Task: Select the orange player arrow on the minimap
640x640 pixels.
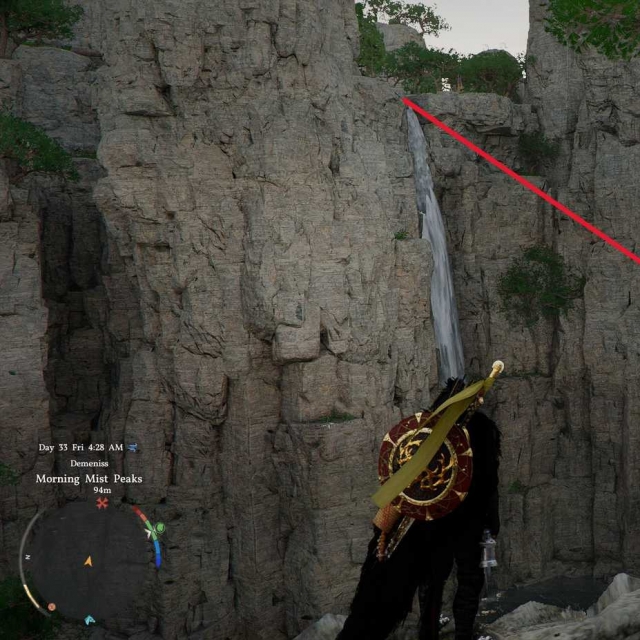Action: point(88,561)
